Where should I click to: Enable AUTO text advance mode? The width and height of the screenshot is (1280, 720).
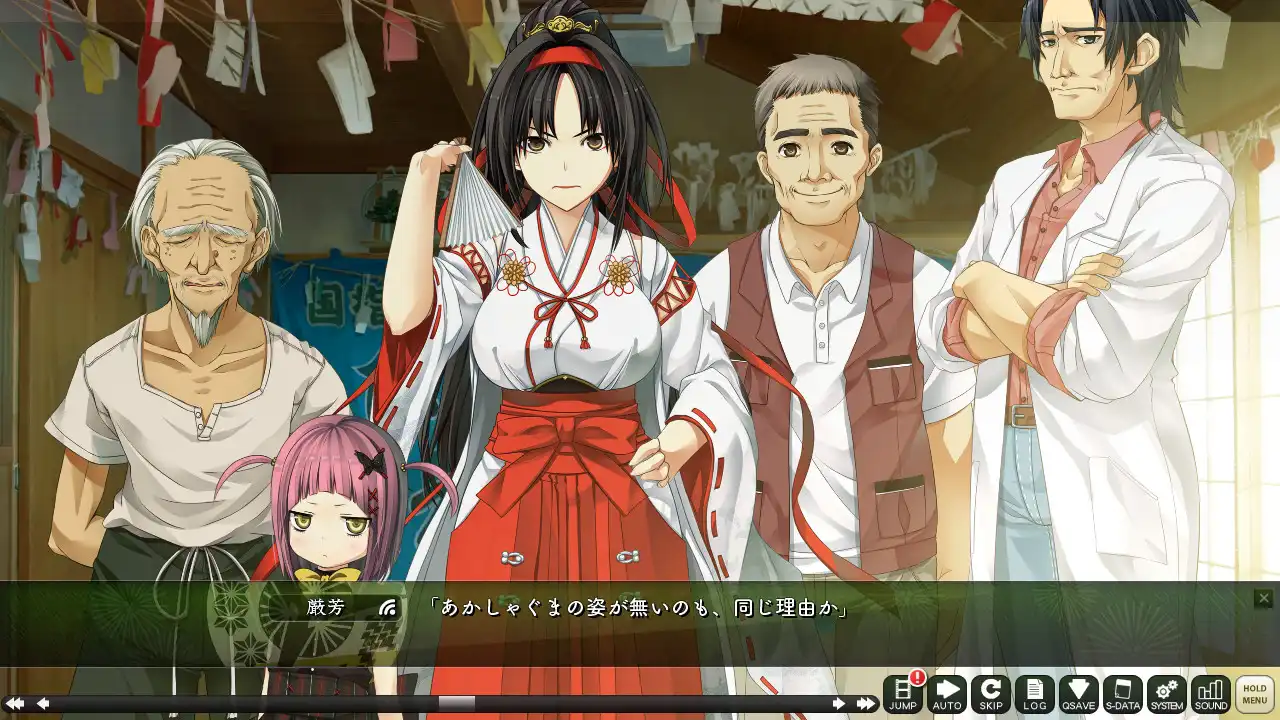click(x=947, y=694)
